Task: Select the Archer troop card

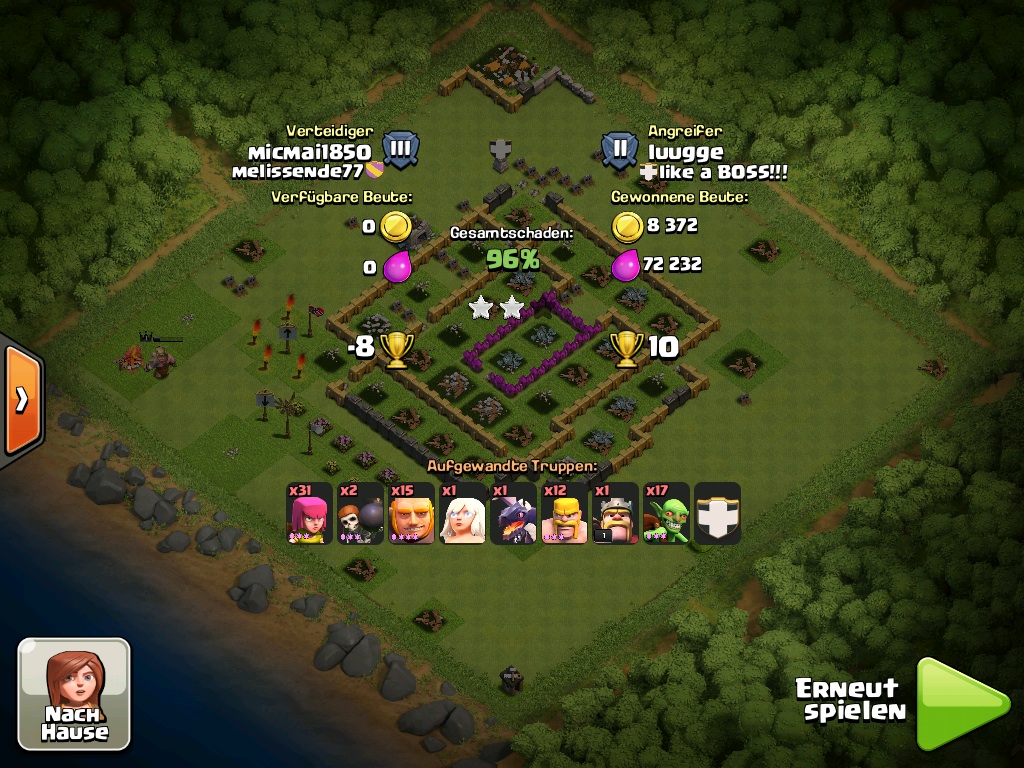Action: pyautogui.click(x=309, y=514)
